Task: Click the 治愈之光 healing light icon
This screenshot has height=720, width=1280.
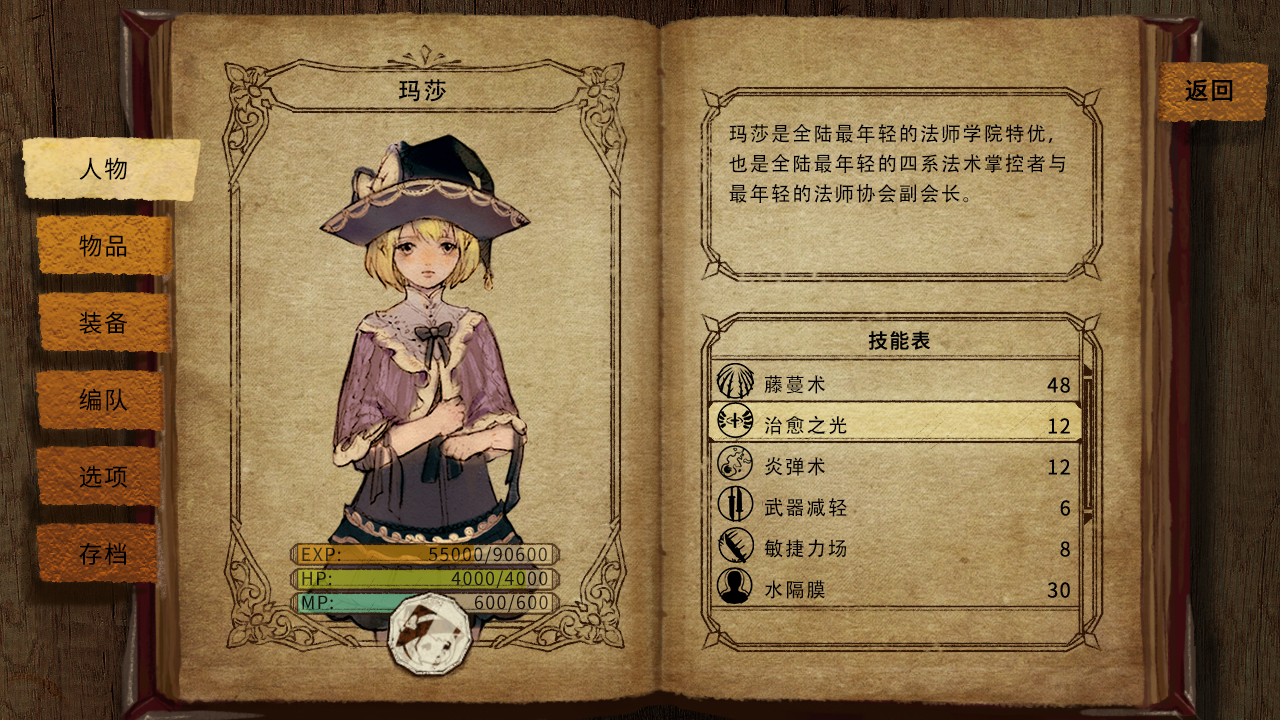Action: 735,421
